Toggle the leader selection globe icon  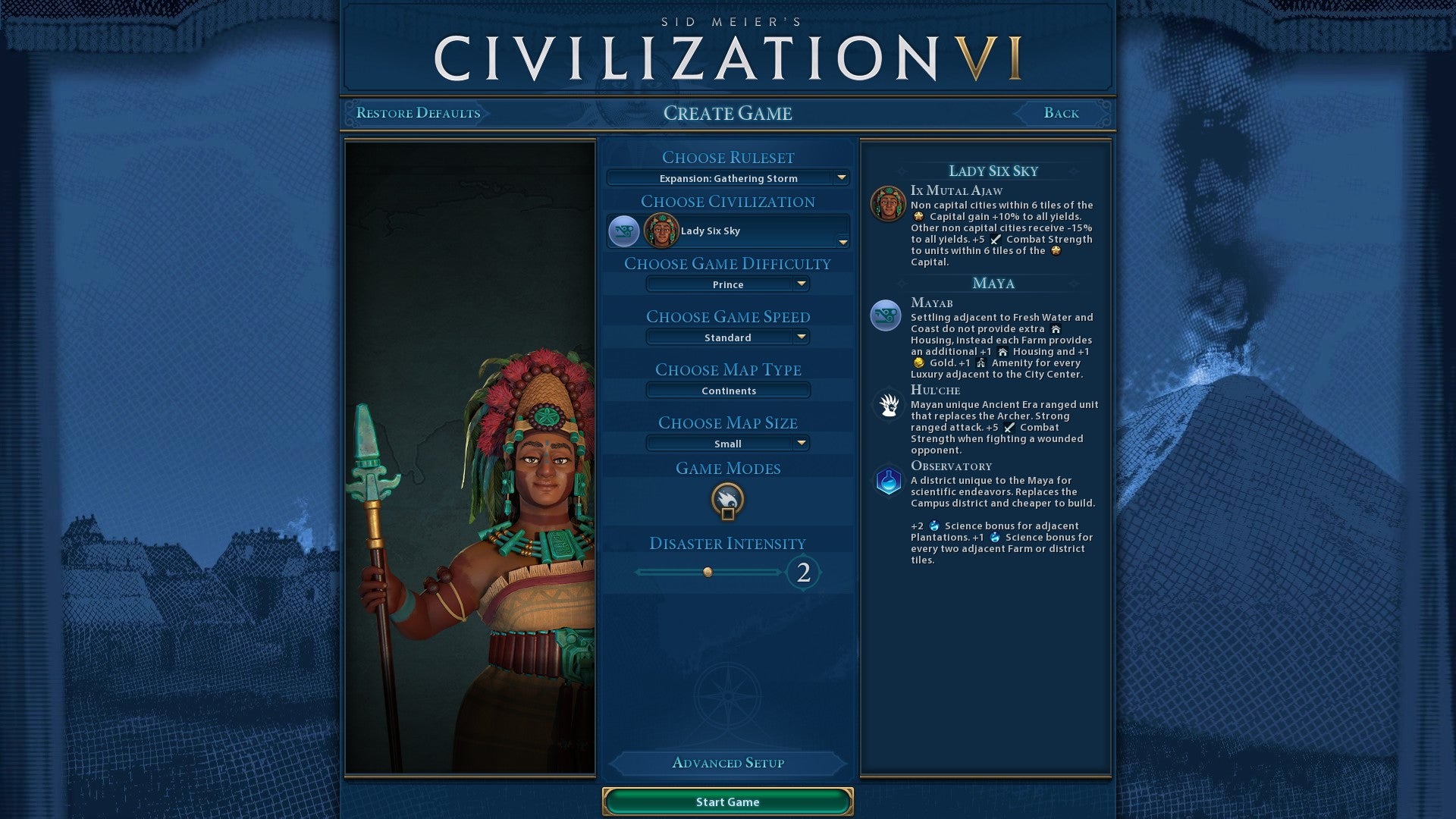pos(622,231)
